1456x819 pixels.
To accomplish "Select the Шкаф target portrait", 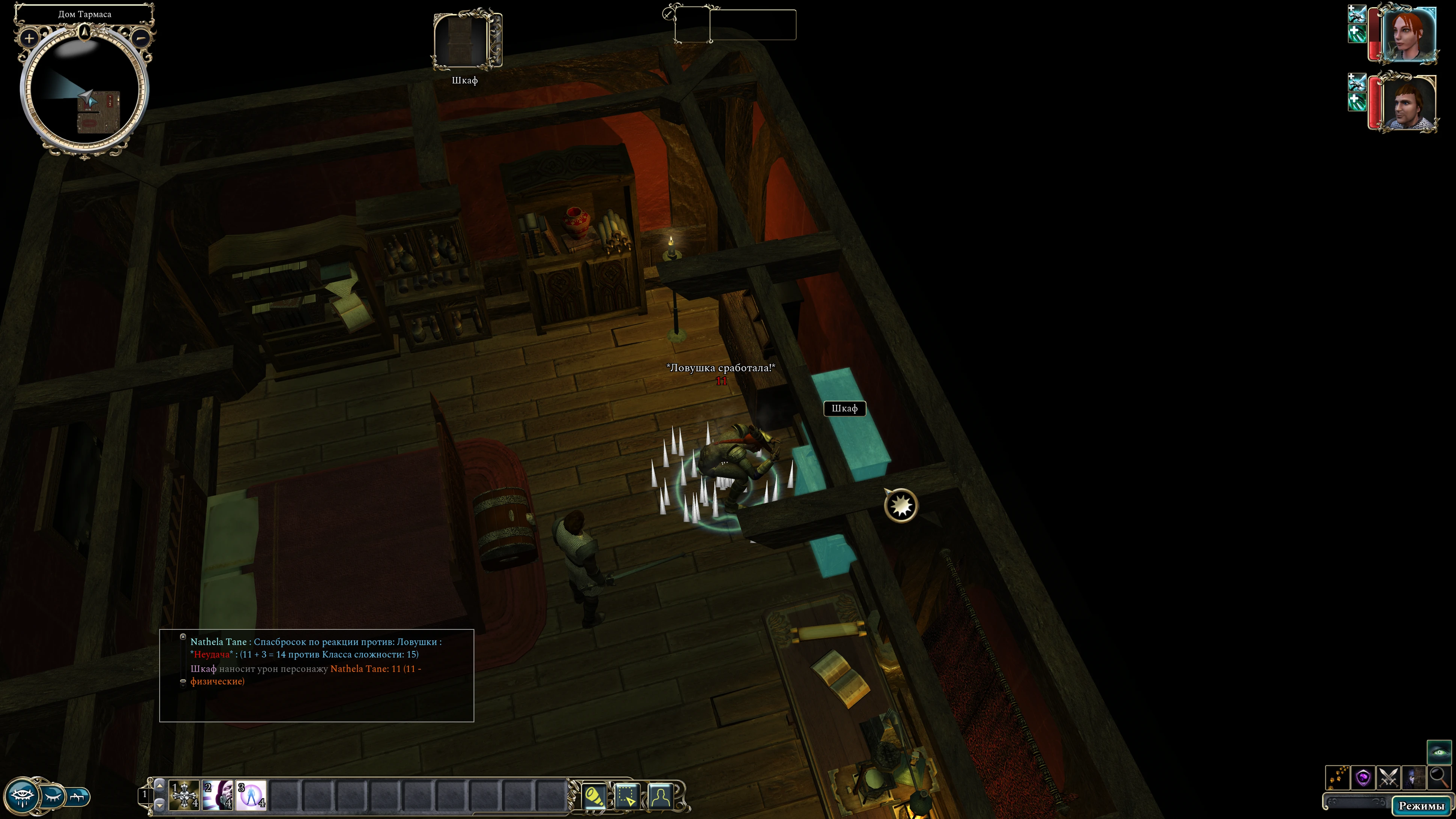I will tap(465, 39).
